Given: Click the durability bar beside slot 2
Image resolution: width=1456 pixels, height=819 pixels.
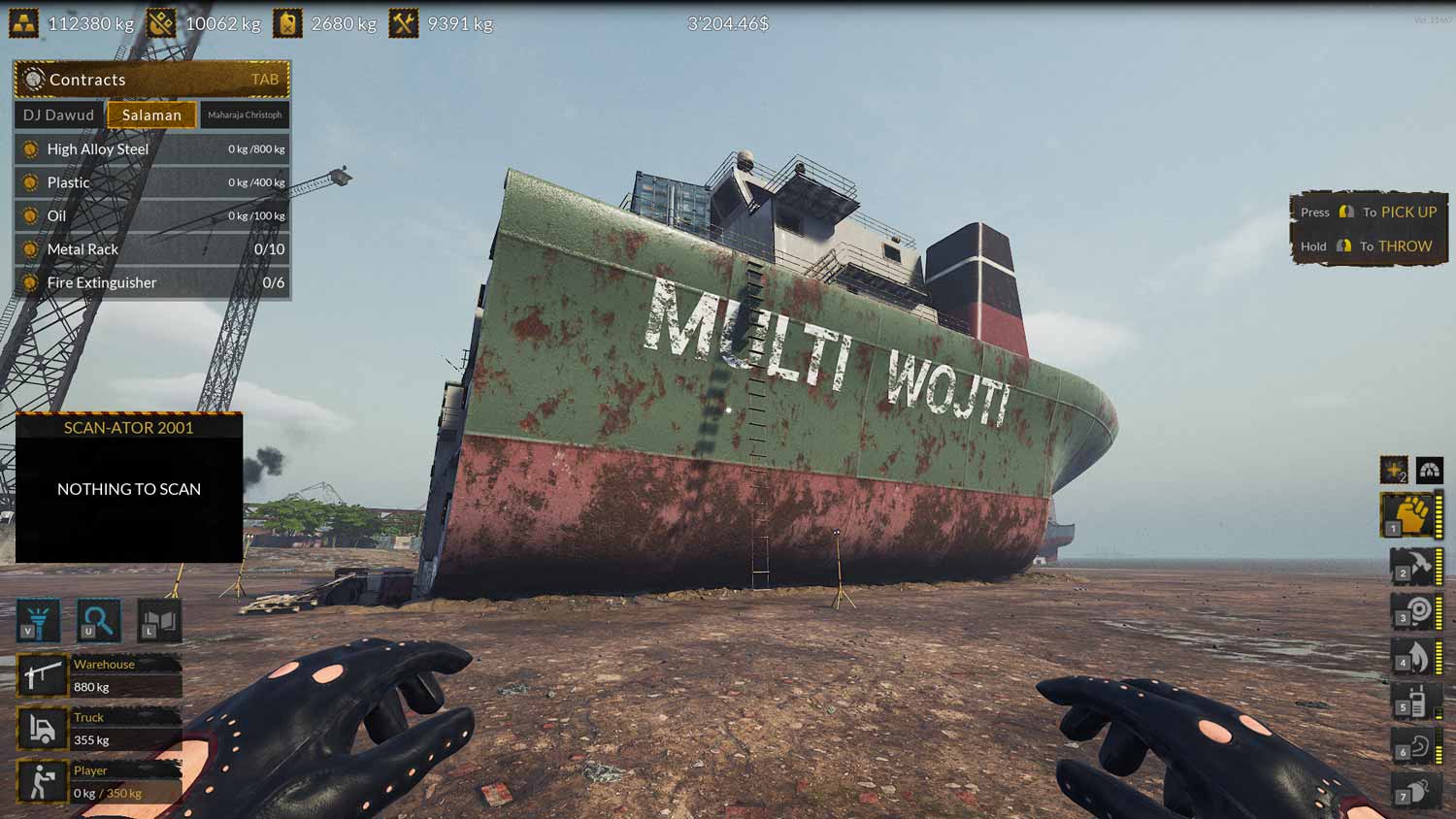Looking at the screenshot, I should point(1438,568).
